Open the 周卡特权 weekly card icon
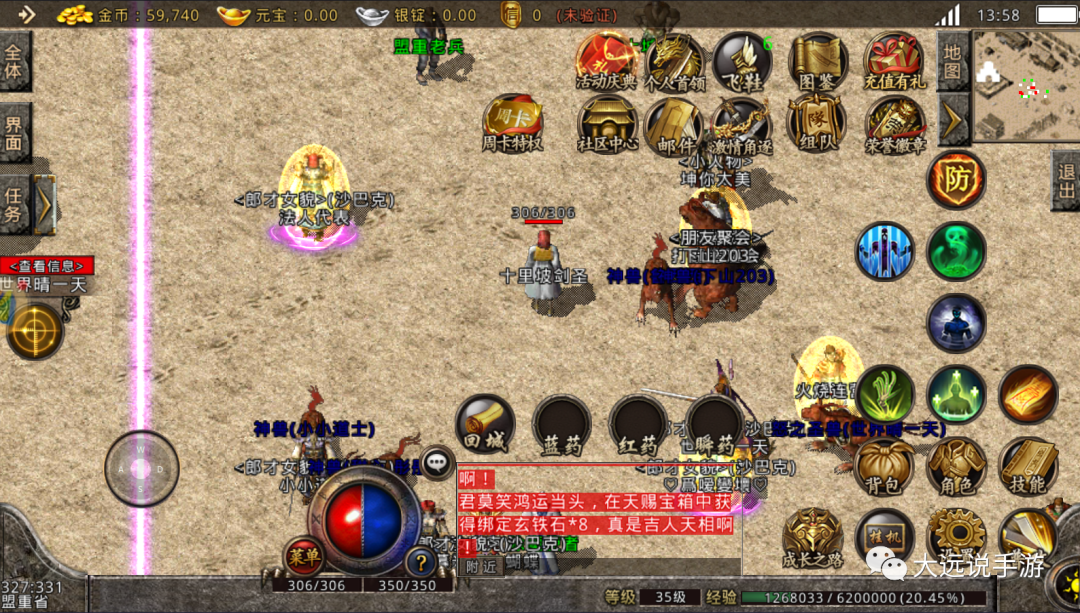The image size is (1080, 613). 512,124
